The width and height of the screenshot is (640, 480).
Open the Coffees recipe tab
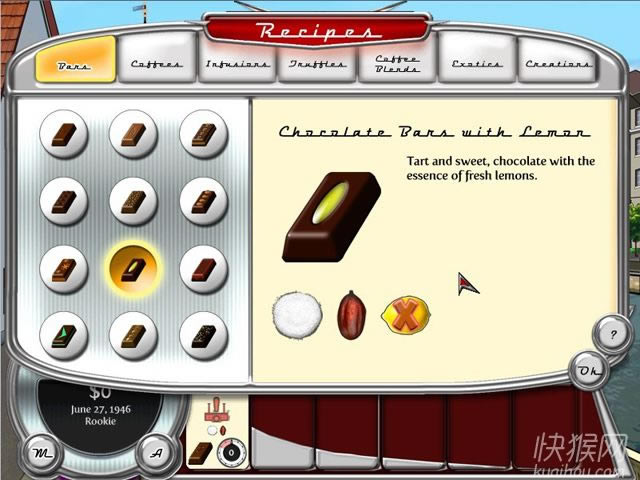[x=156, y=64]
